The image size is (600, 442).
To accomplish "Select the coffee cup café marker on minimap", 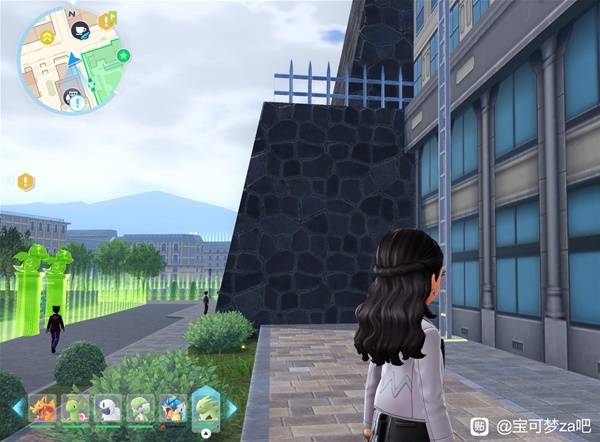I will [82, 31].
